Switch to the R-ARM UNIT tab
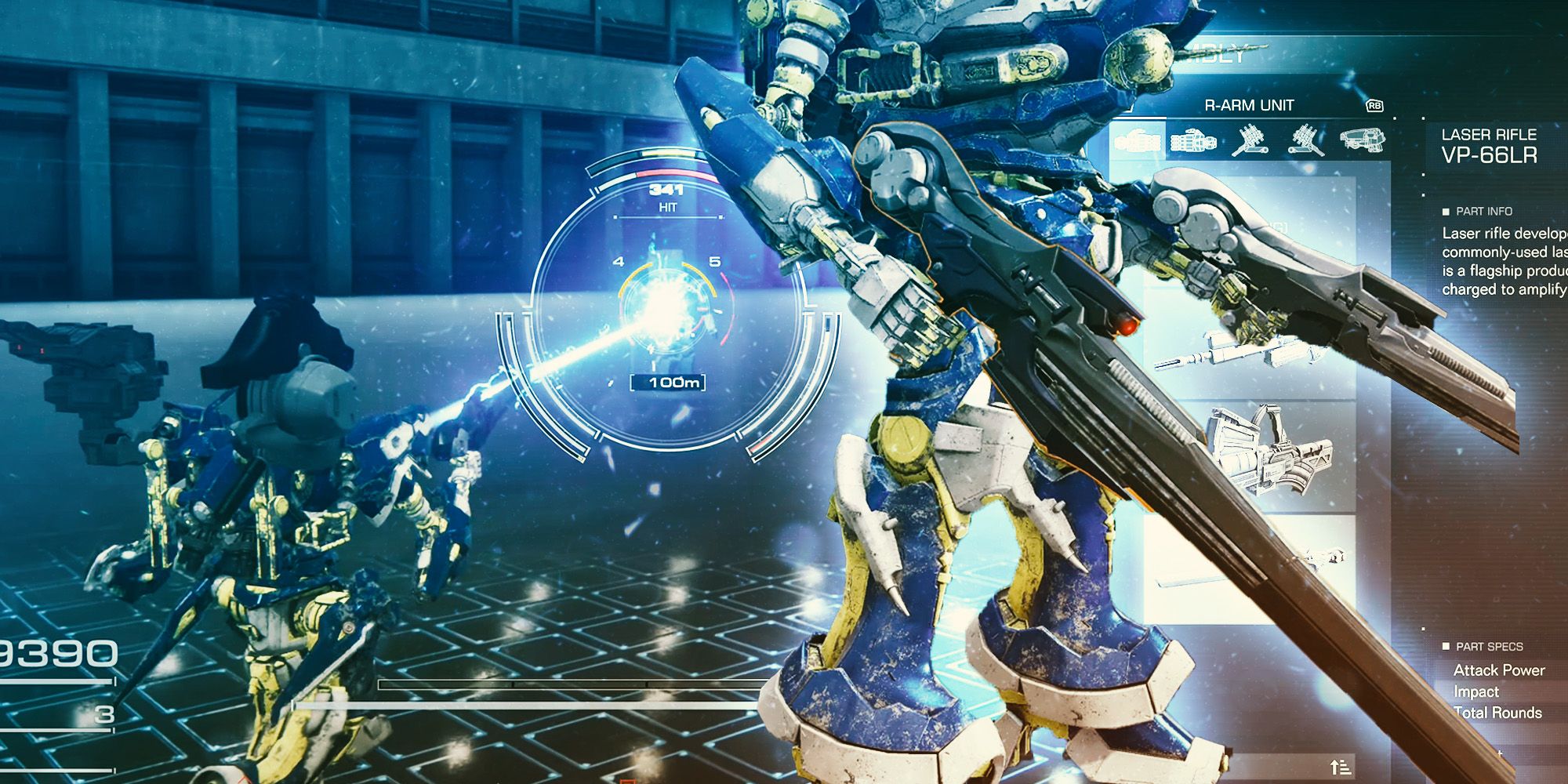The image size is (1568, 784). (x=1252, y=104)
